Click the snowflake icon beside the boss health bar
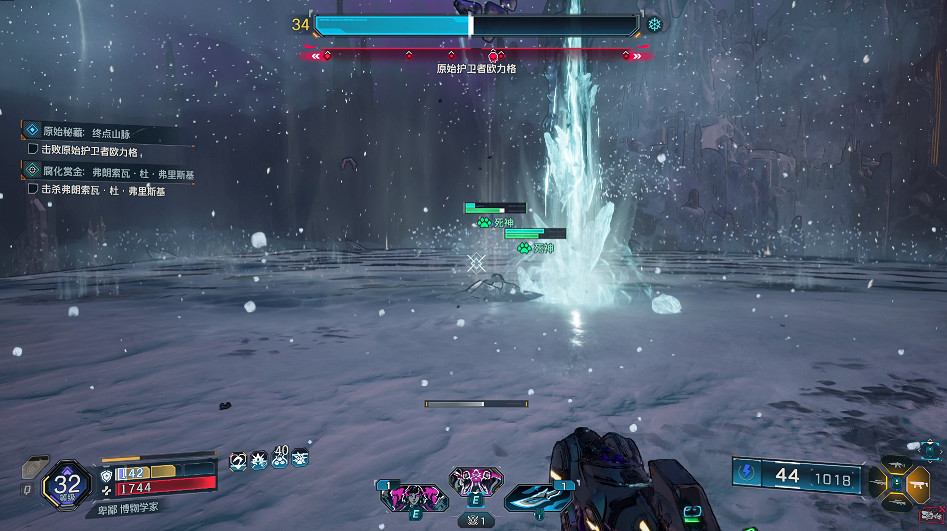 (x=654, y=25)
